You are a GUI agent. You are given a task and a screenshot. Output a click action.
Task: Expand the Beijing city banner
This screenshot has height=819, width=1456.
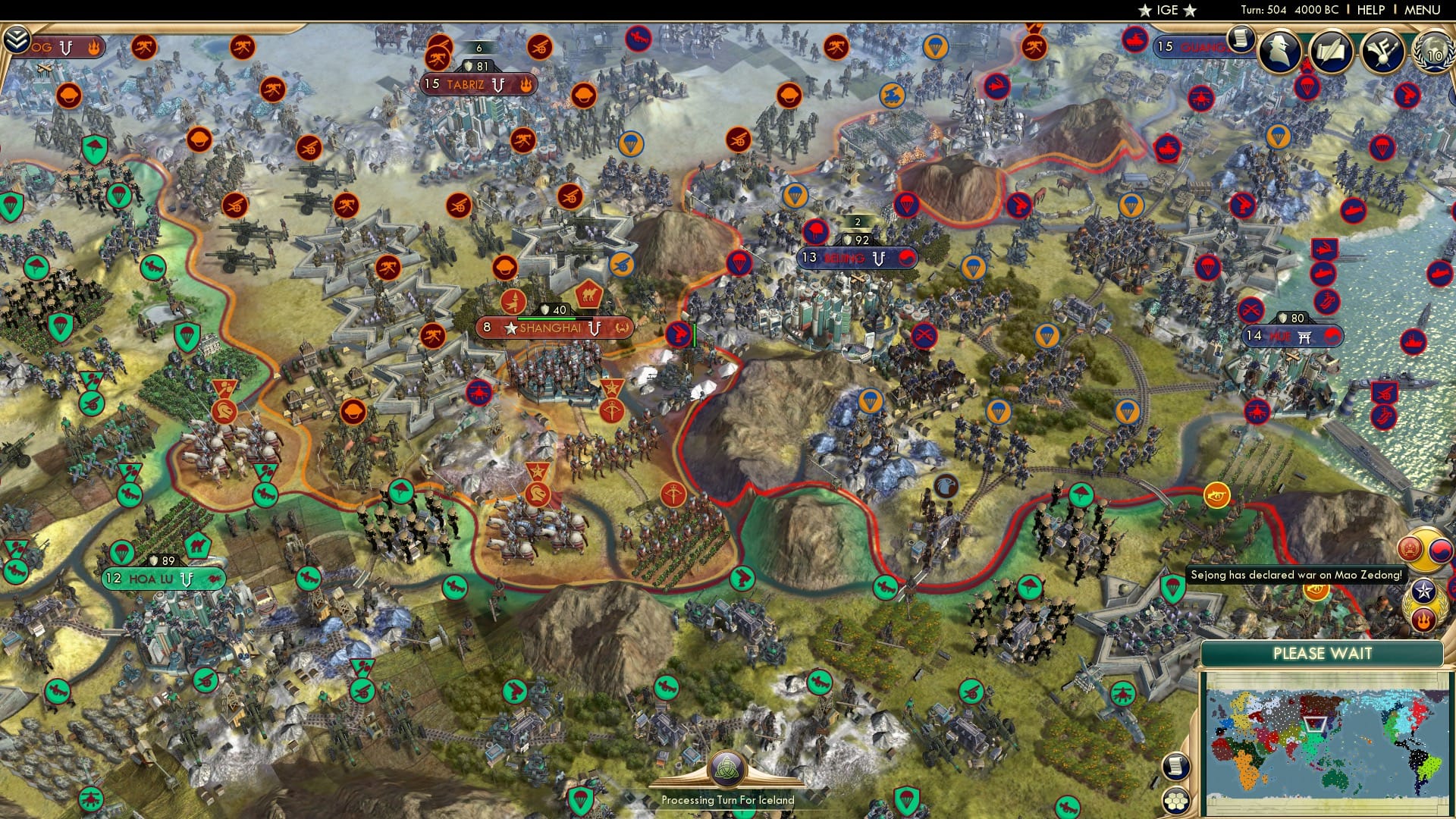[x=857, y=258]
